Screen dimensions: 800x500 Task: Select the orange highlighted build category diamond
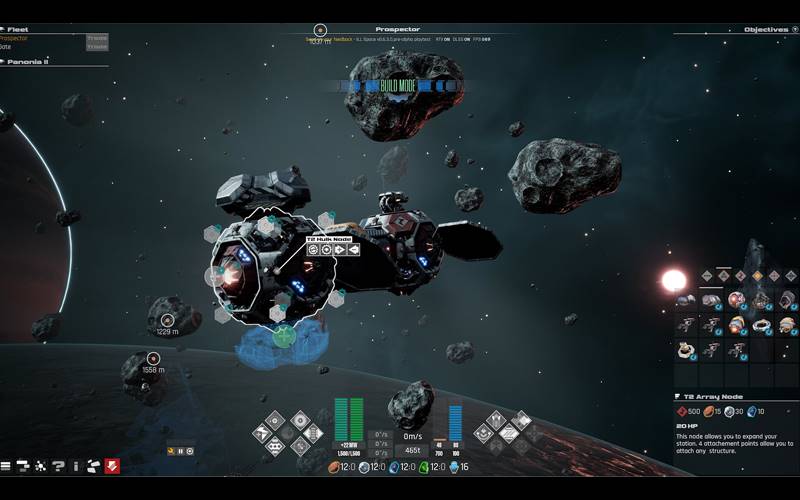coord(758,275)
